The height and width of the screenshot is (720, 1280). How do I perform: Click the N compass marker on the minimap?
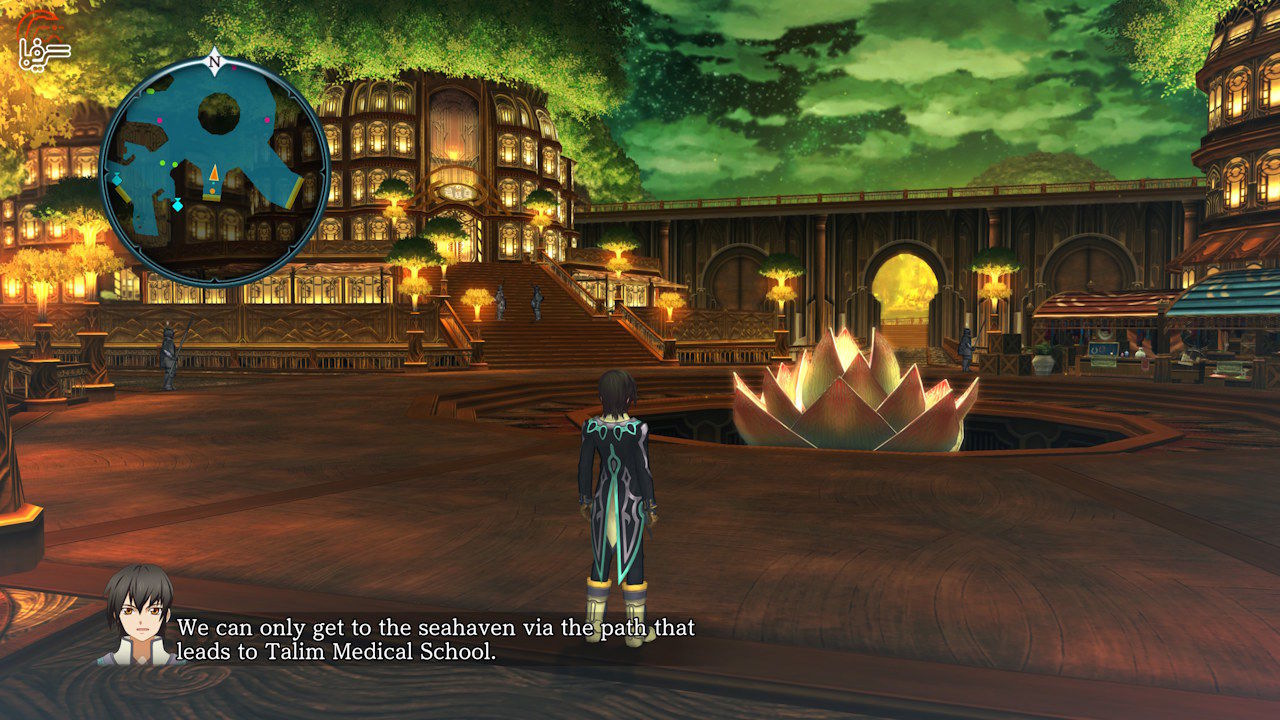coord(214,62)
